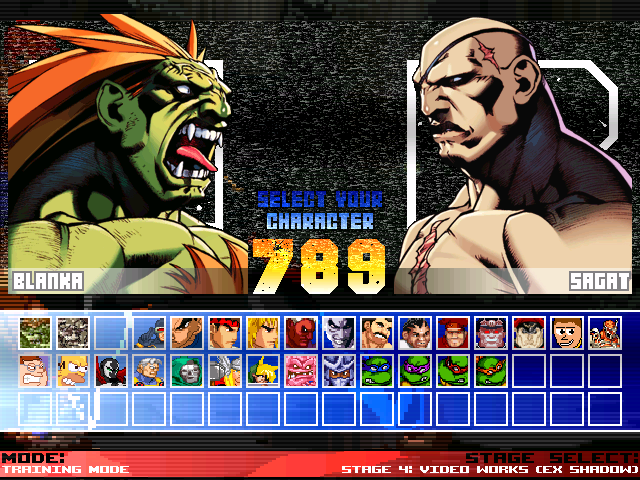The image size is (640, 480).
Task: Choose Leonardo, the blue-masked turtle
Action: point(377,371)
